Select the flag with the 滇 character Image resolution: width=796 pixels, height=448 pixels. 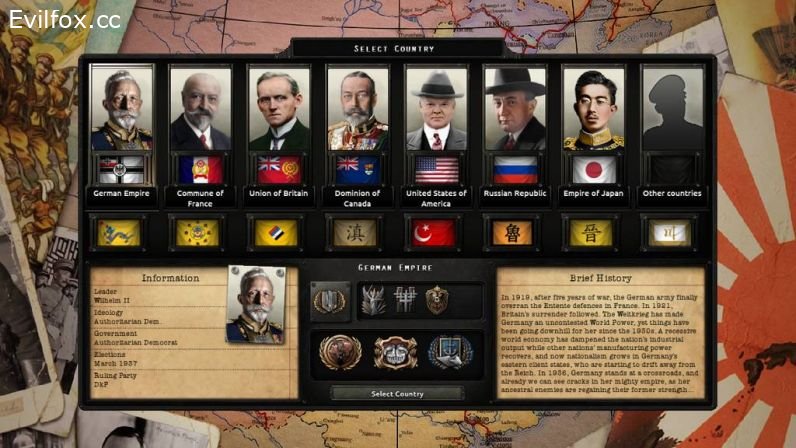(358, 233)
